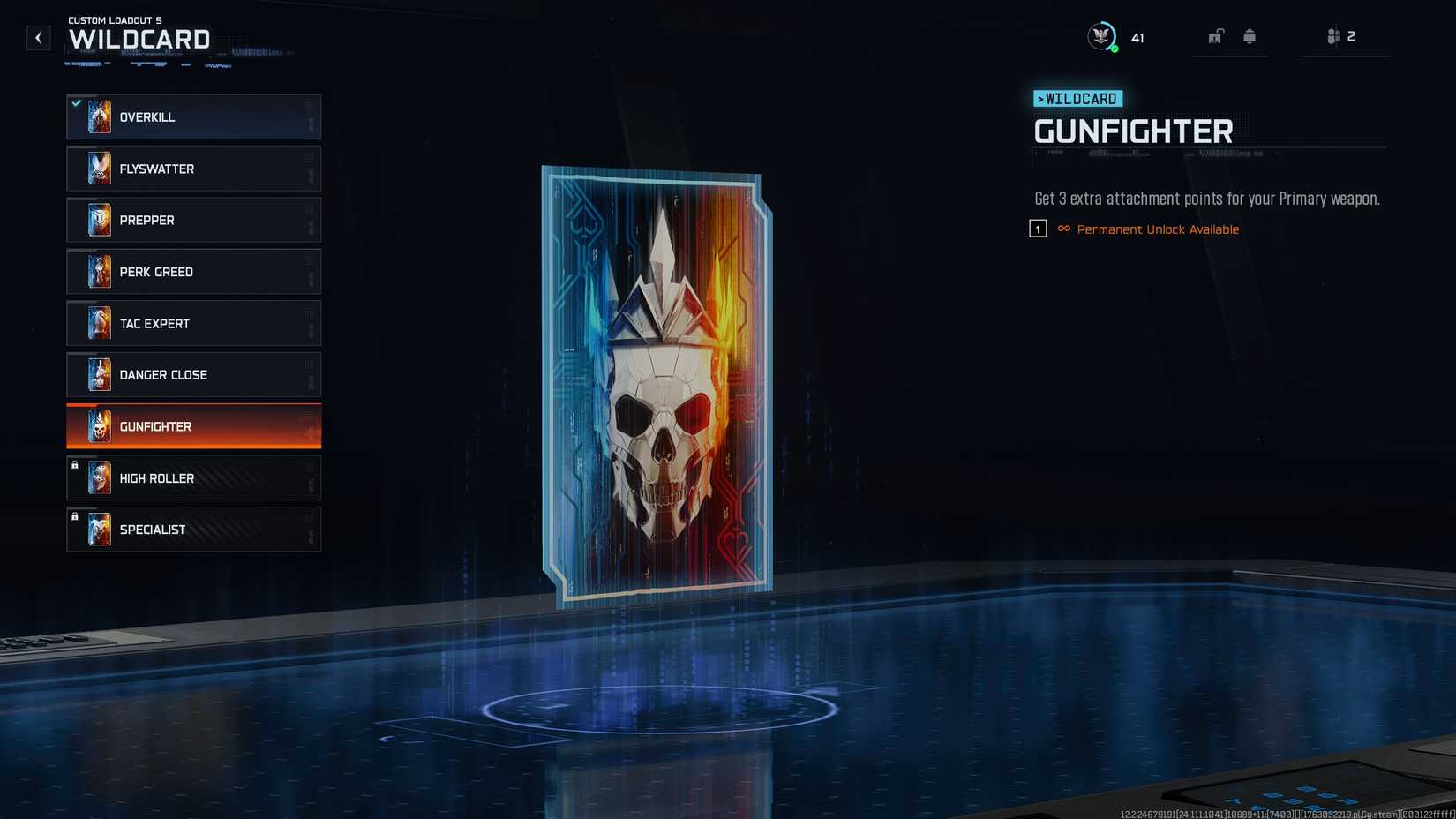Click the back arrow at top left
This screenshot has height=819, width=1456.
[38, 37]
